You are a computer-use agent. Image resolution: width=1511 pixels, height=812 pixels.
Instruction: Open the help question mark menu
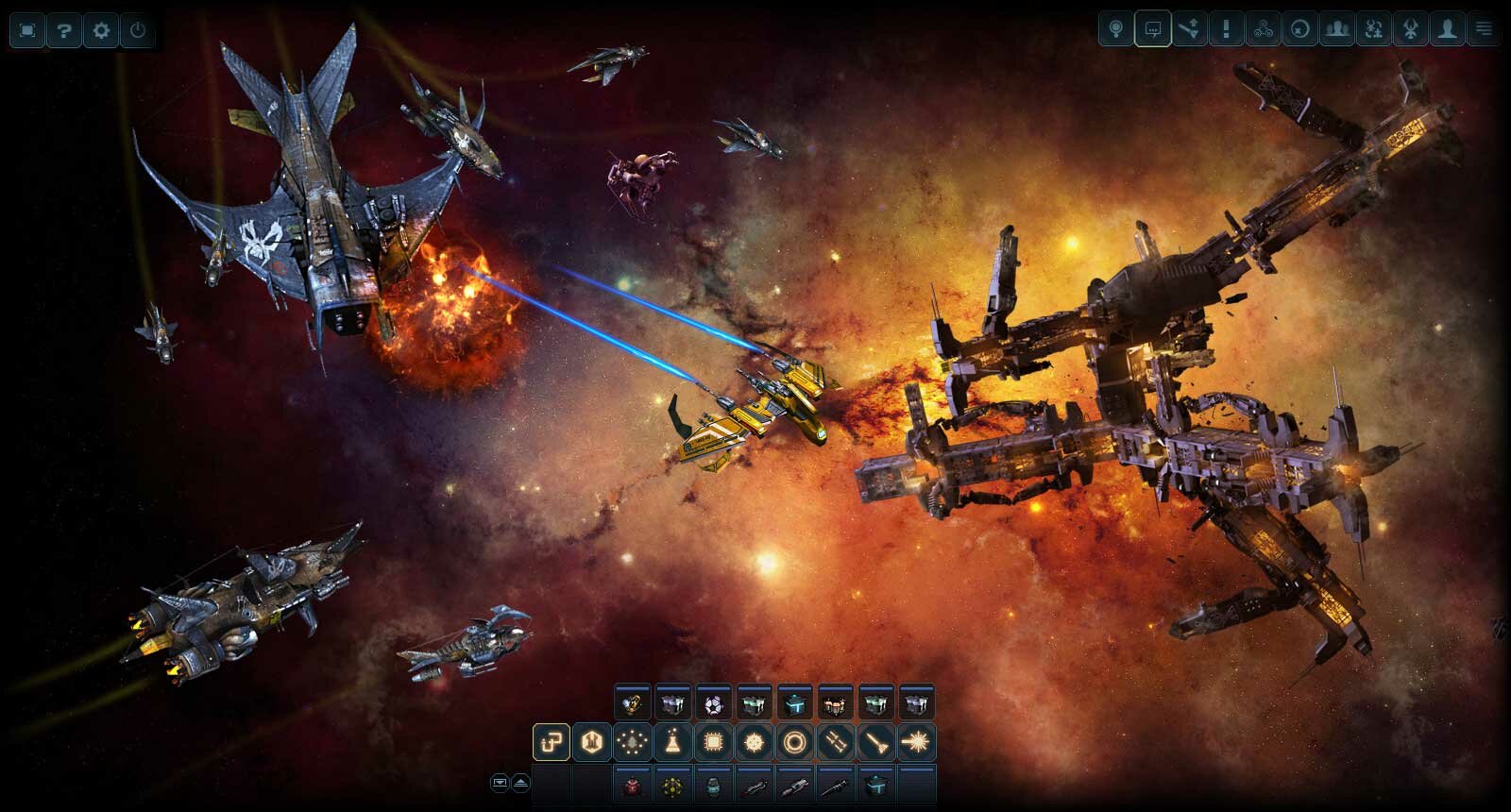point(64,31)
